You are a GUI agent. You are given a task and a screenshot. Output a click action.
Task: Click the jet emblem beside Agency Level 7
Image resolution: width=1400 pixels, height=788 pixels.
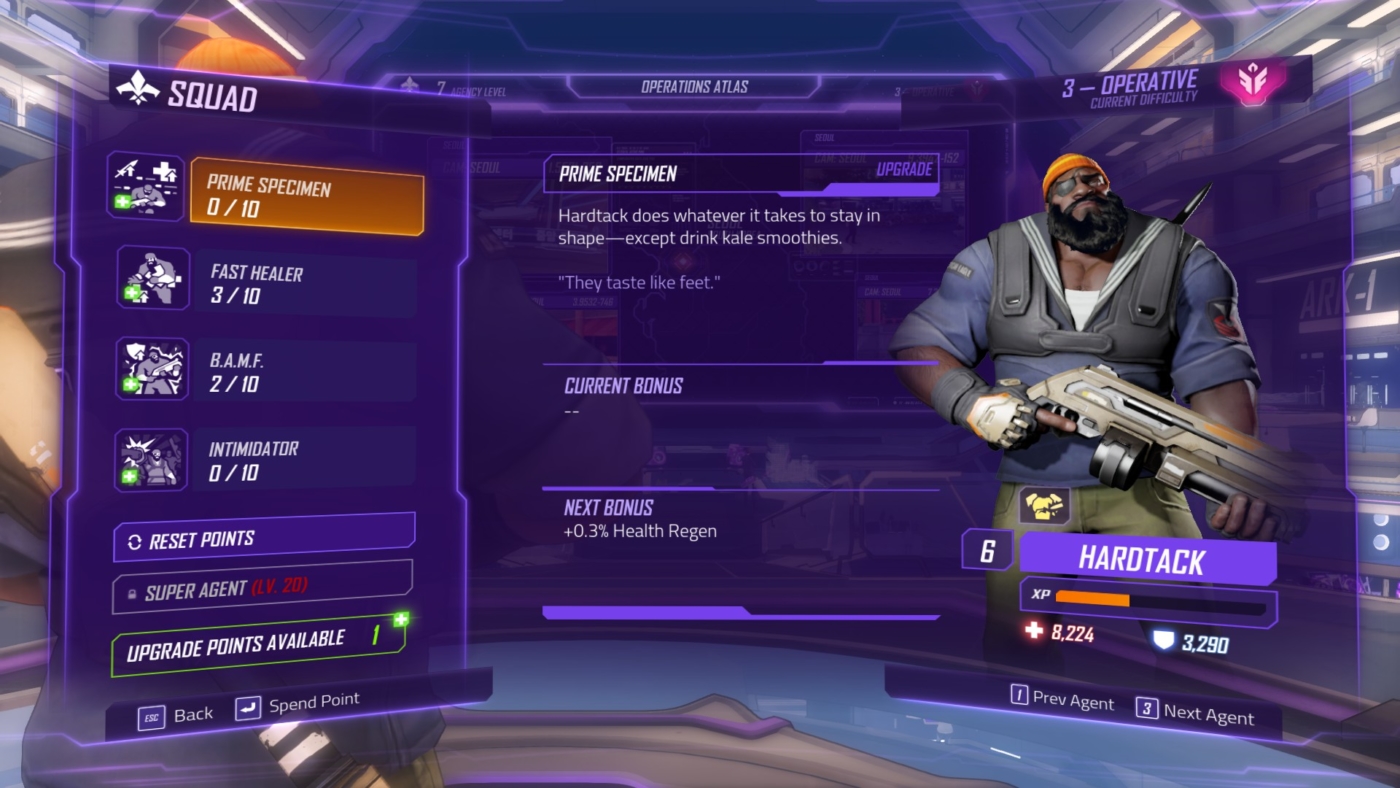tap(409, 84)
